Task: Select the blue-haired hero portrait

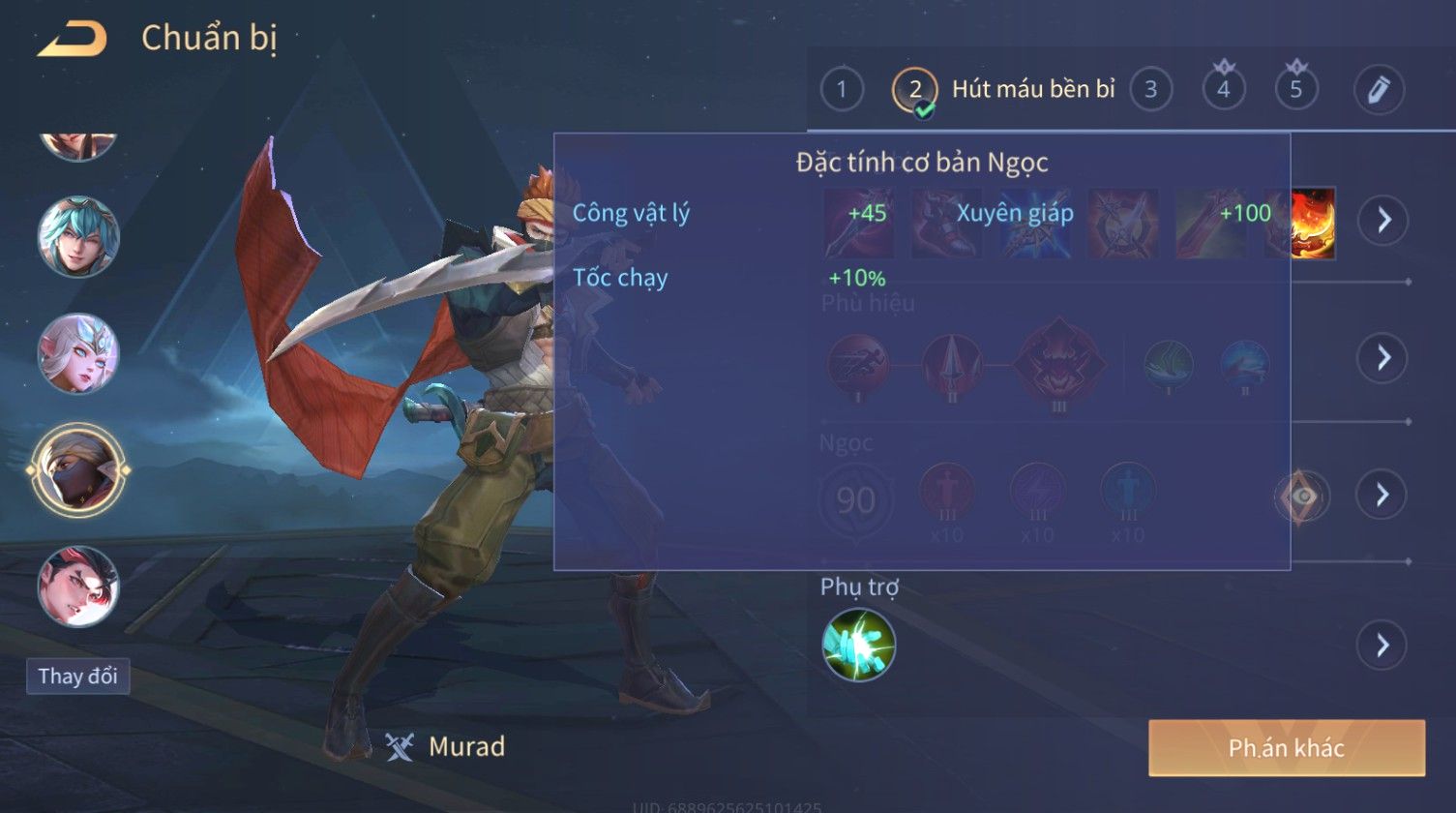Action: 78,237
